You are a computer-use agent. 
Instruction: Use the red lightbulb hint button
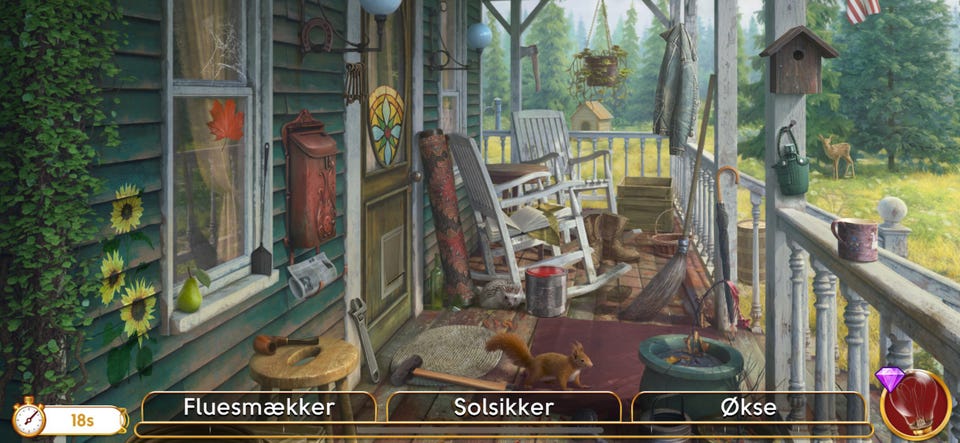pos(916,405)
